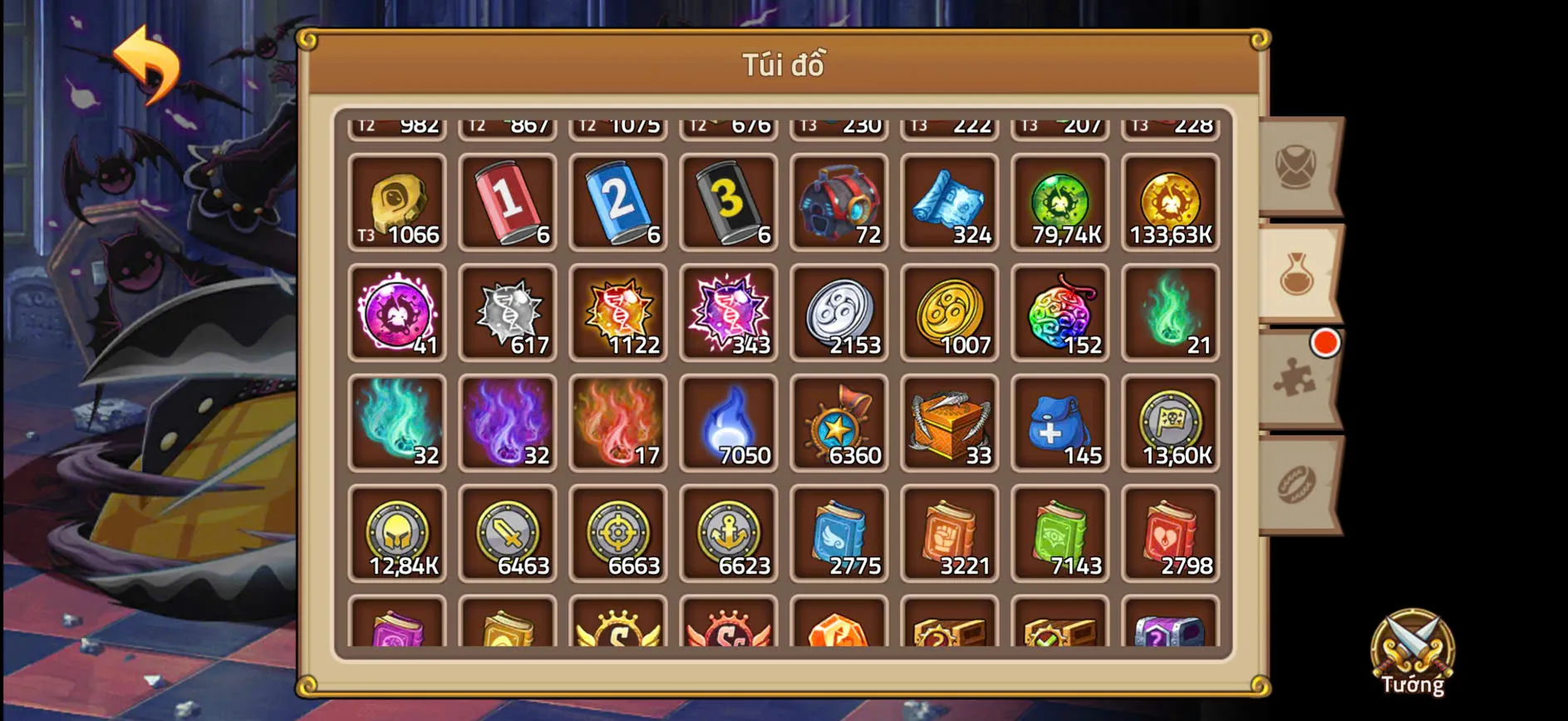Select the anchor medal with count 6623
The width and height of the screenshot is (1568, 721).
tap(729, 536)
